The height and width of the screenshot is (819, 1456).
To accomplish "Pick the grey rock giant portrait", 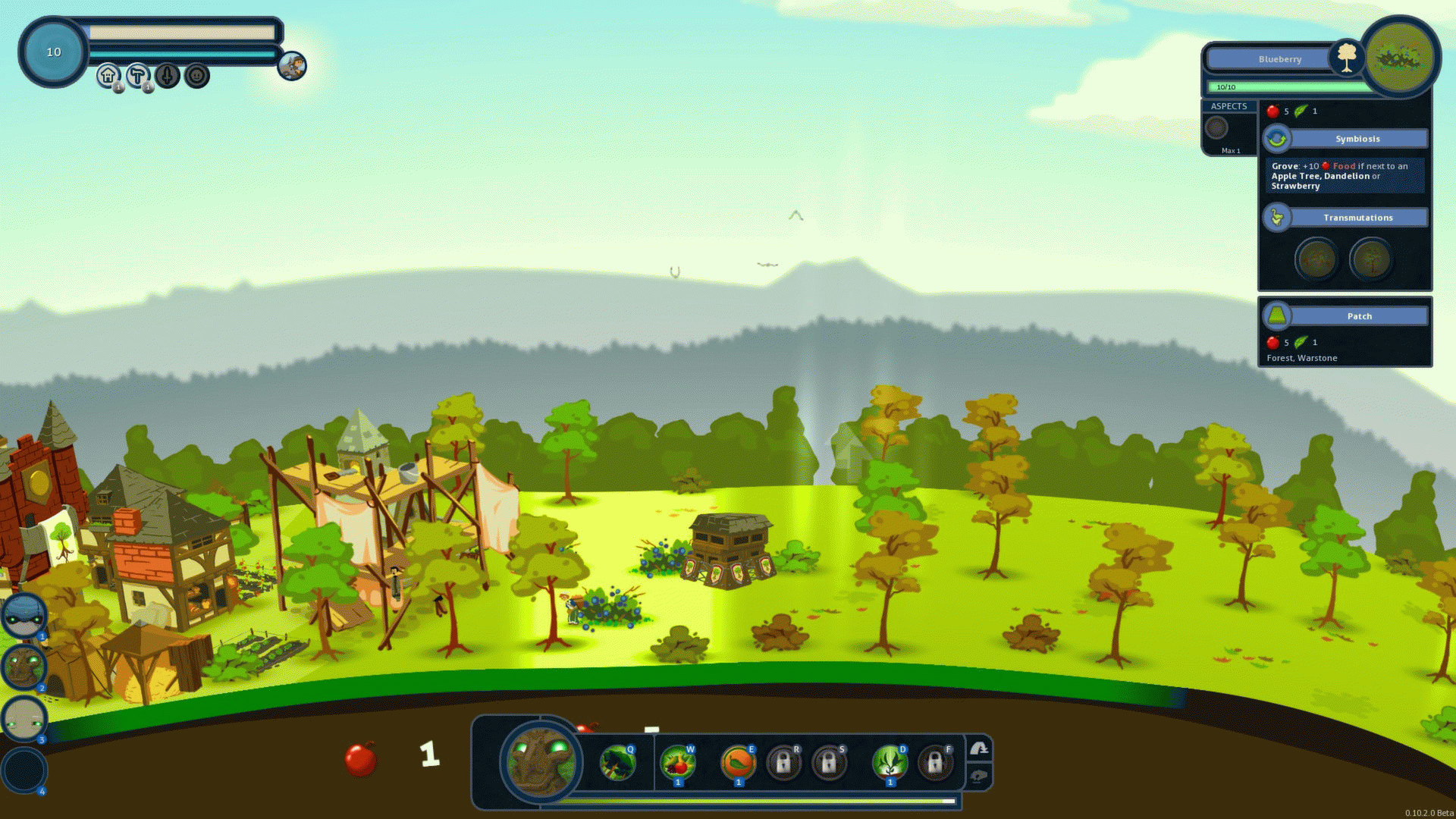I will click(x=24, y=718).
